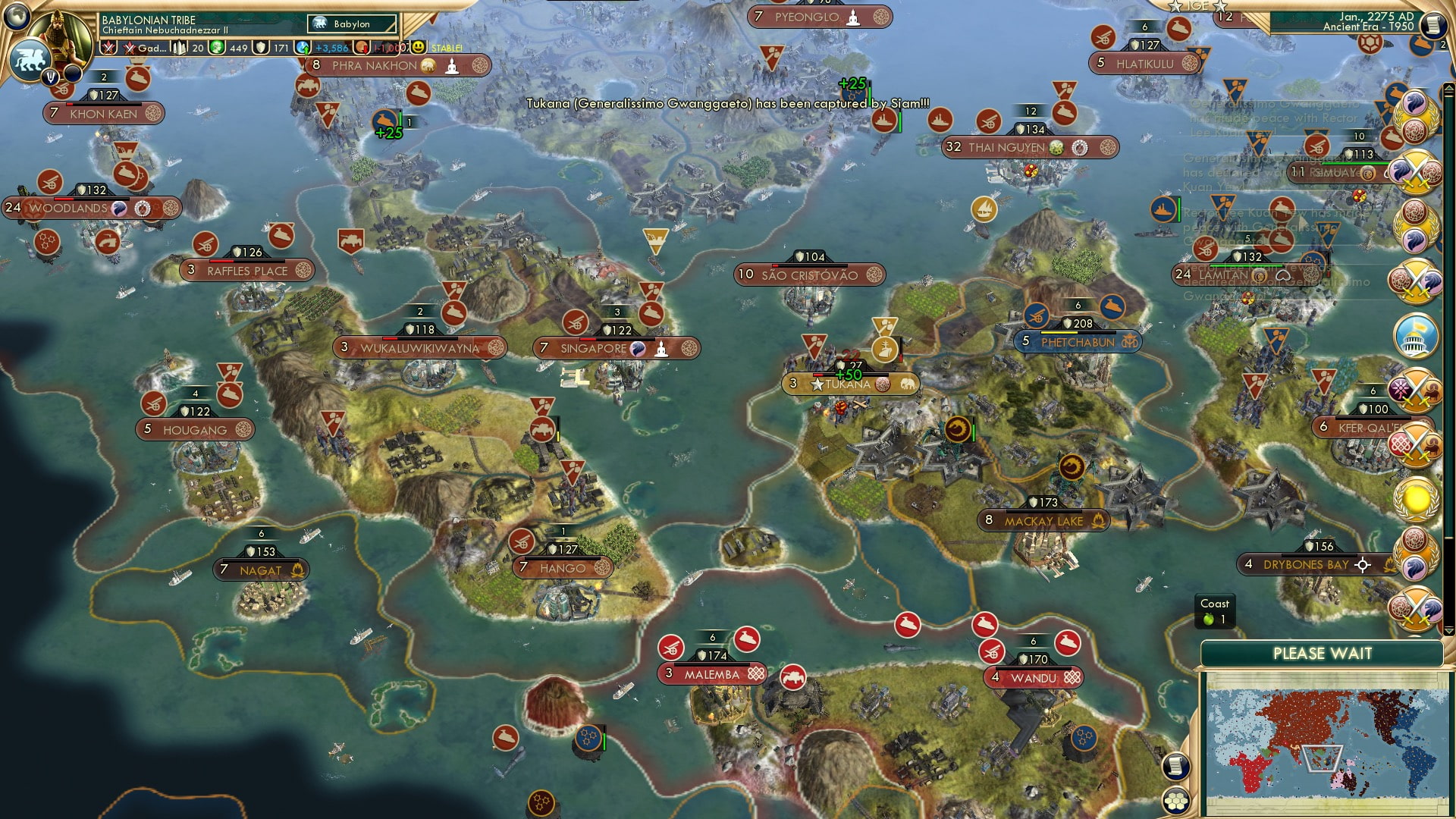Click the capitol wonder notification icon

1414,334
